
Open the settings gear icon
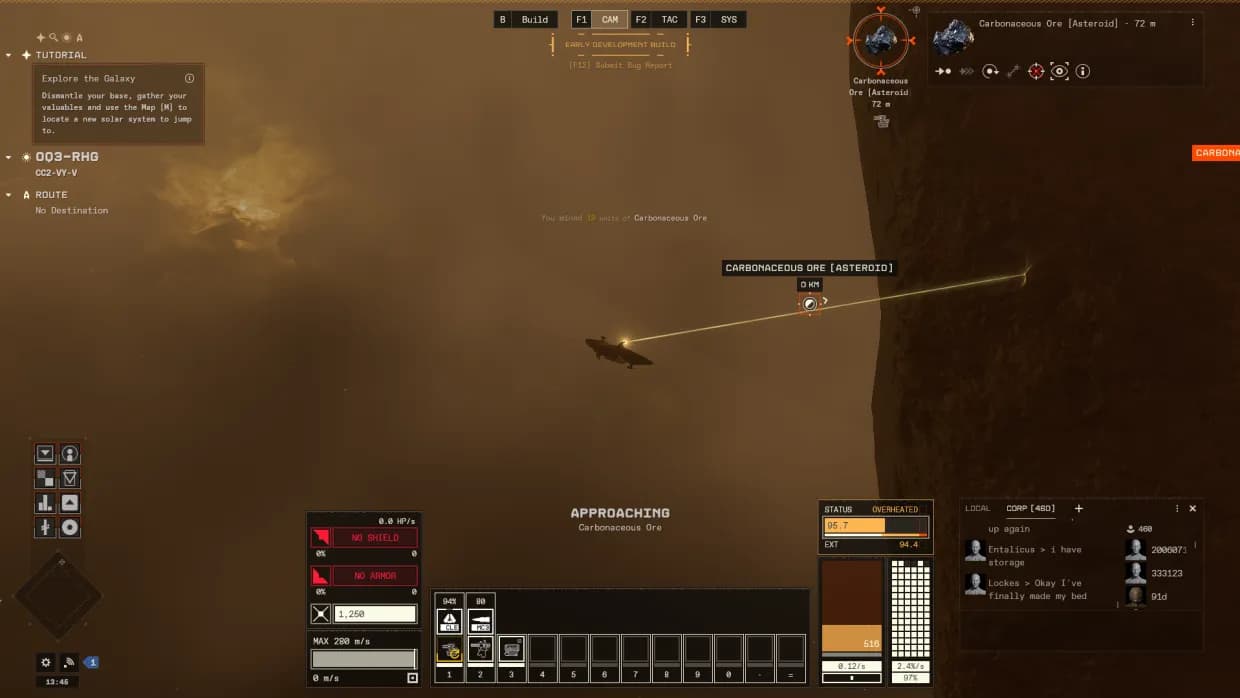pos(46,662)
